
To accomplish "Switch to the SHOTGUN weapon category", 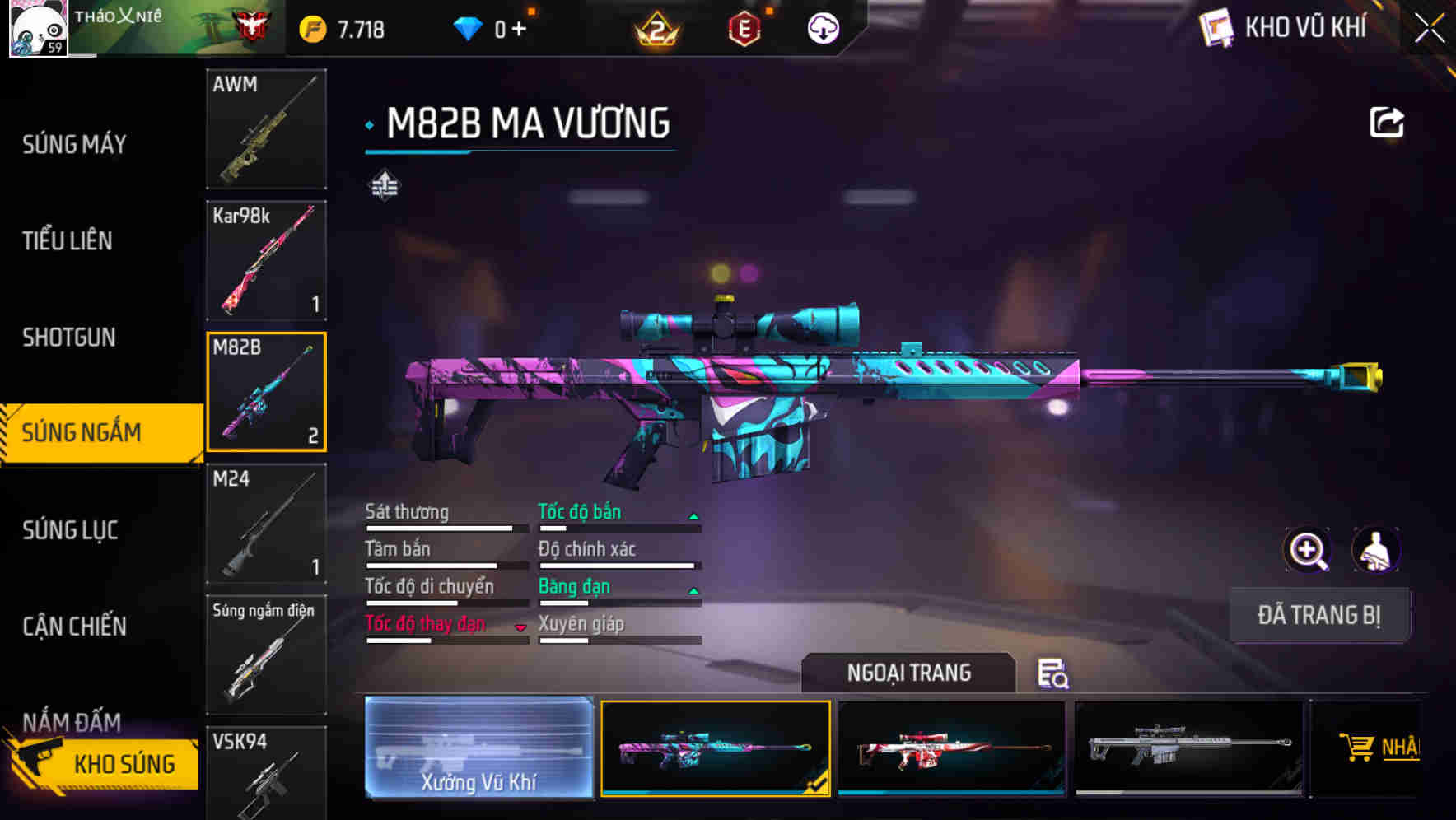I will [x=70, y=338].
